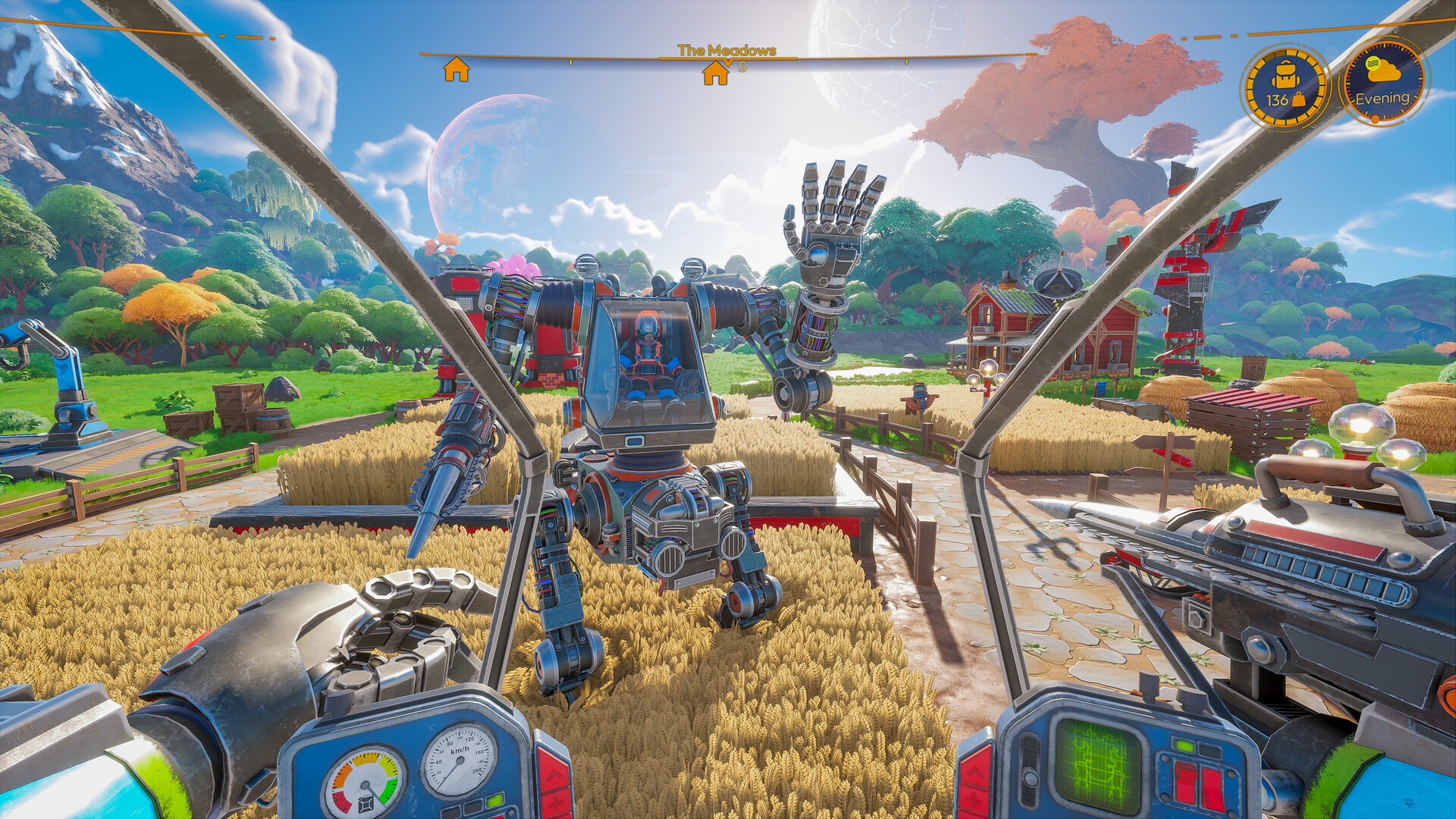Click the Evening weather cloud icon
The width and height of the screenshot is (1456, 819).
tap(1382, 73)
